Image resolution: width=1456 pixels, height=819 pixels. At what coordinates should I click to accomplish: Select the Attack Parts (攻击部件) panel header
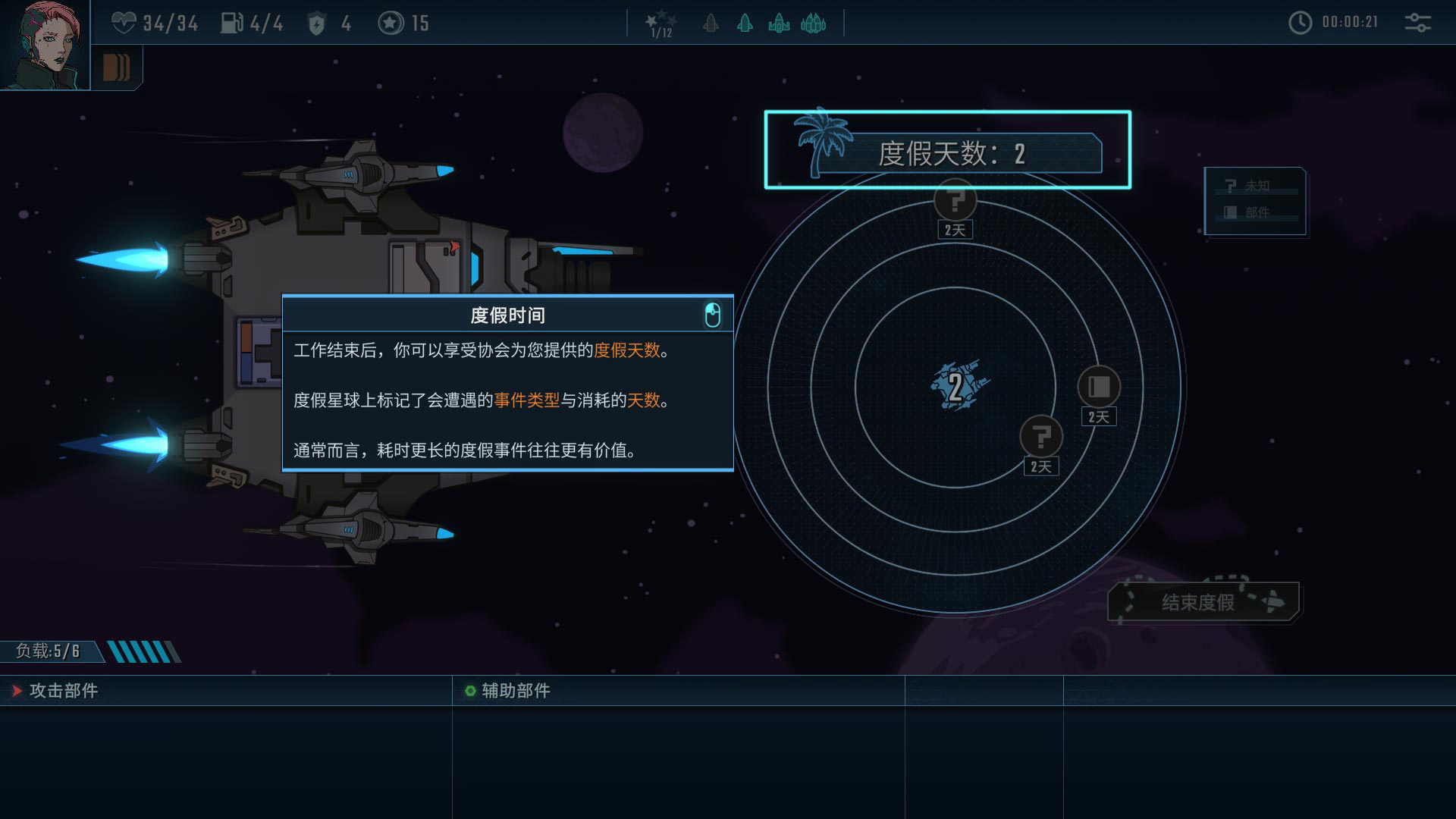click(64, 691)
